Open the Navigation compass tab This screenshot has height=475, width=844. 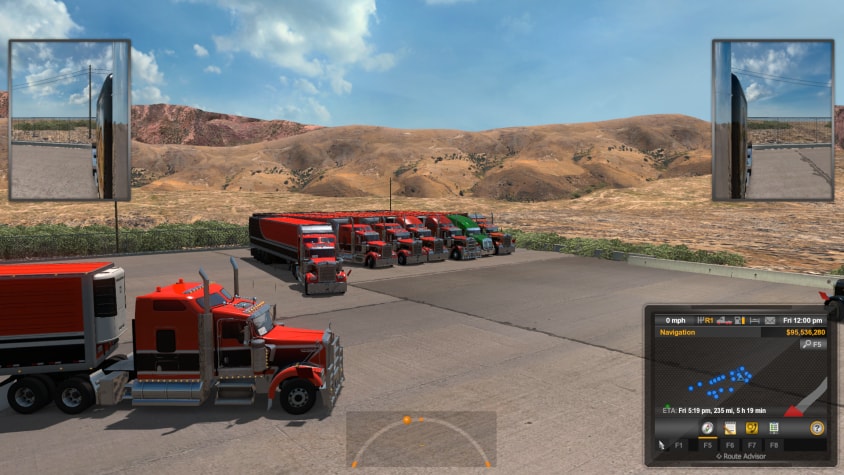click(707, 428)
